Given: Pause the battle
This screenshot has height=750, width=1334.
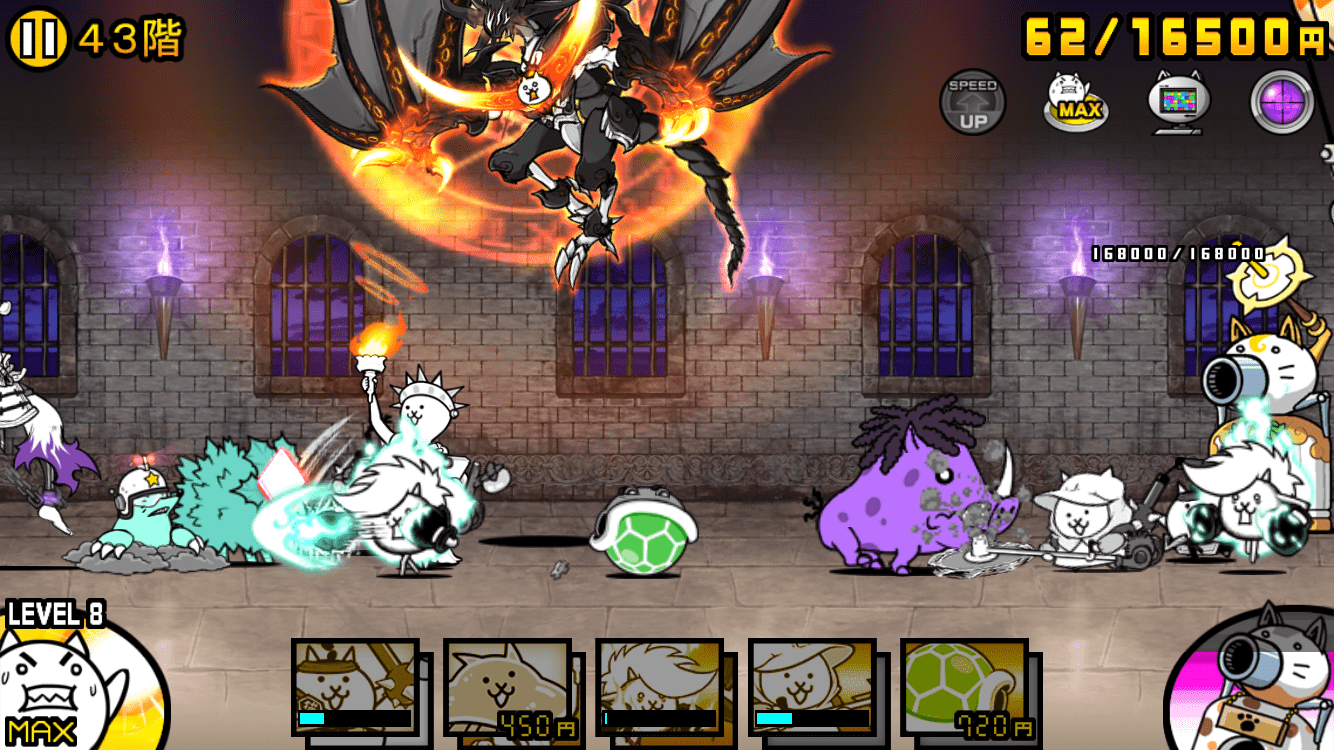Looking at the screenshot, I should (37, 39).
